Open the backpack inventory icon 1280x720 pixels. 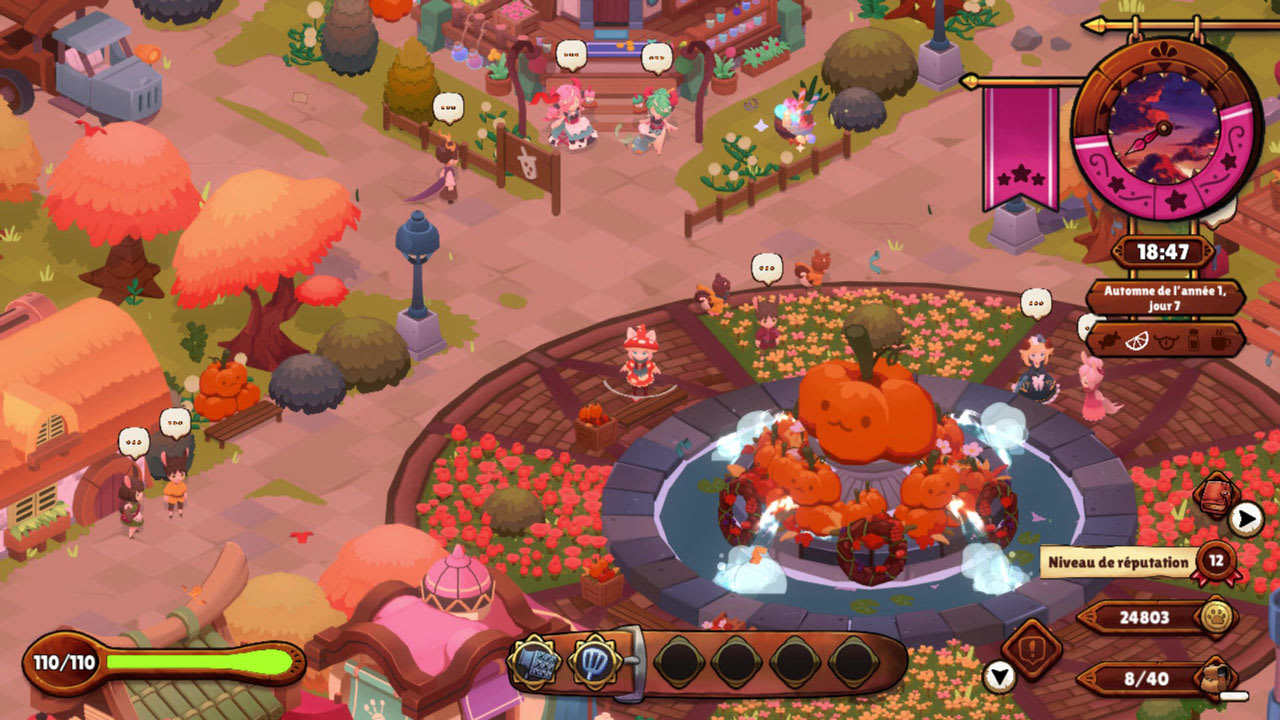pyautogui.click(x=1216, y=678)
